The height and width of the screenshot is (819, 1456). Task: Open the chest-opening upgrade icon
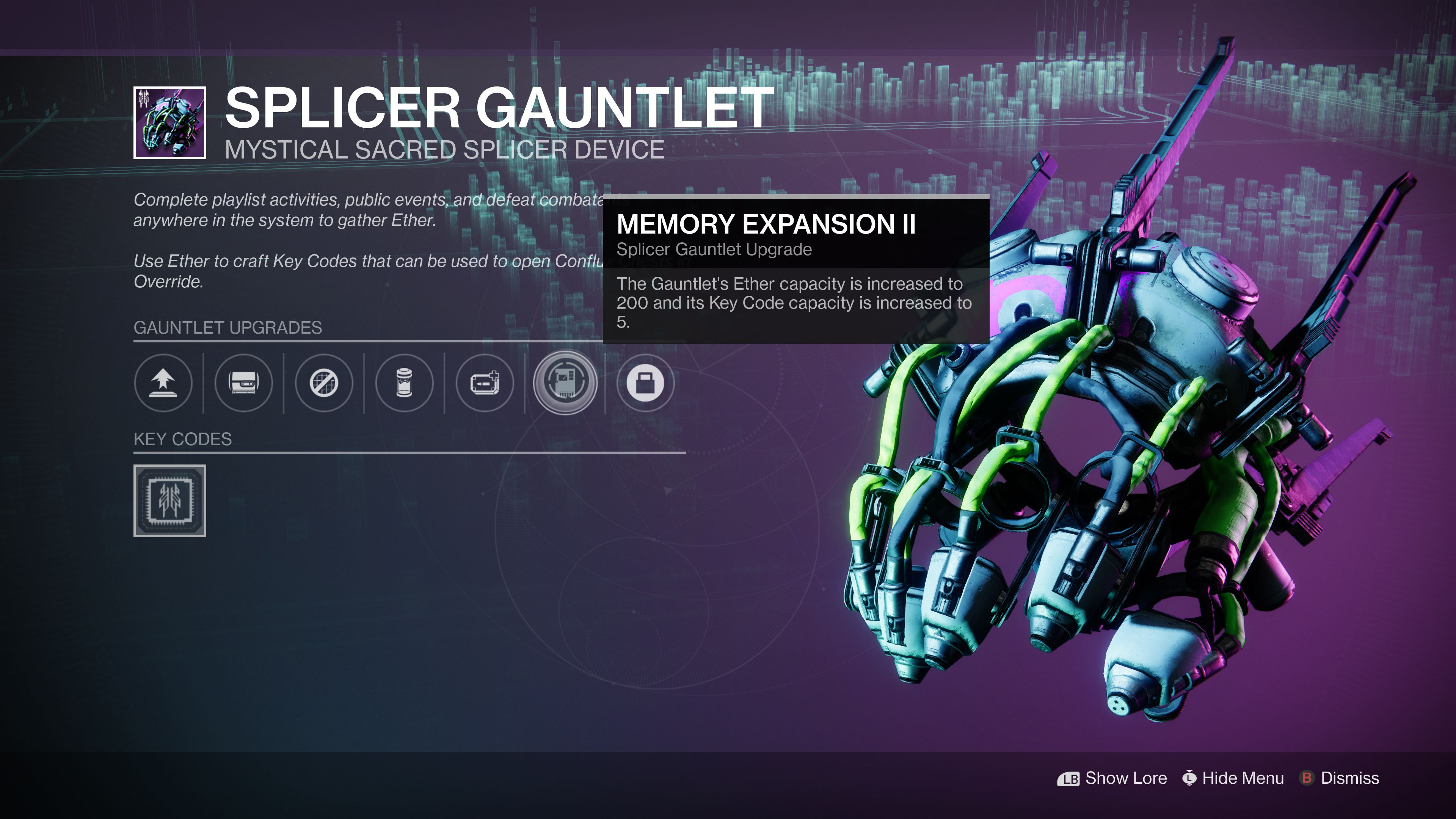[243, 383]
